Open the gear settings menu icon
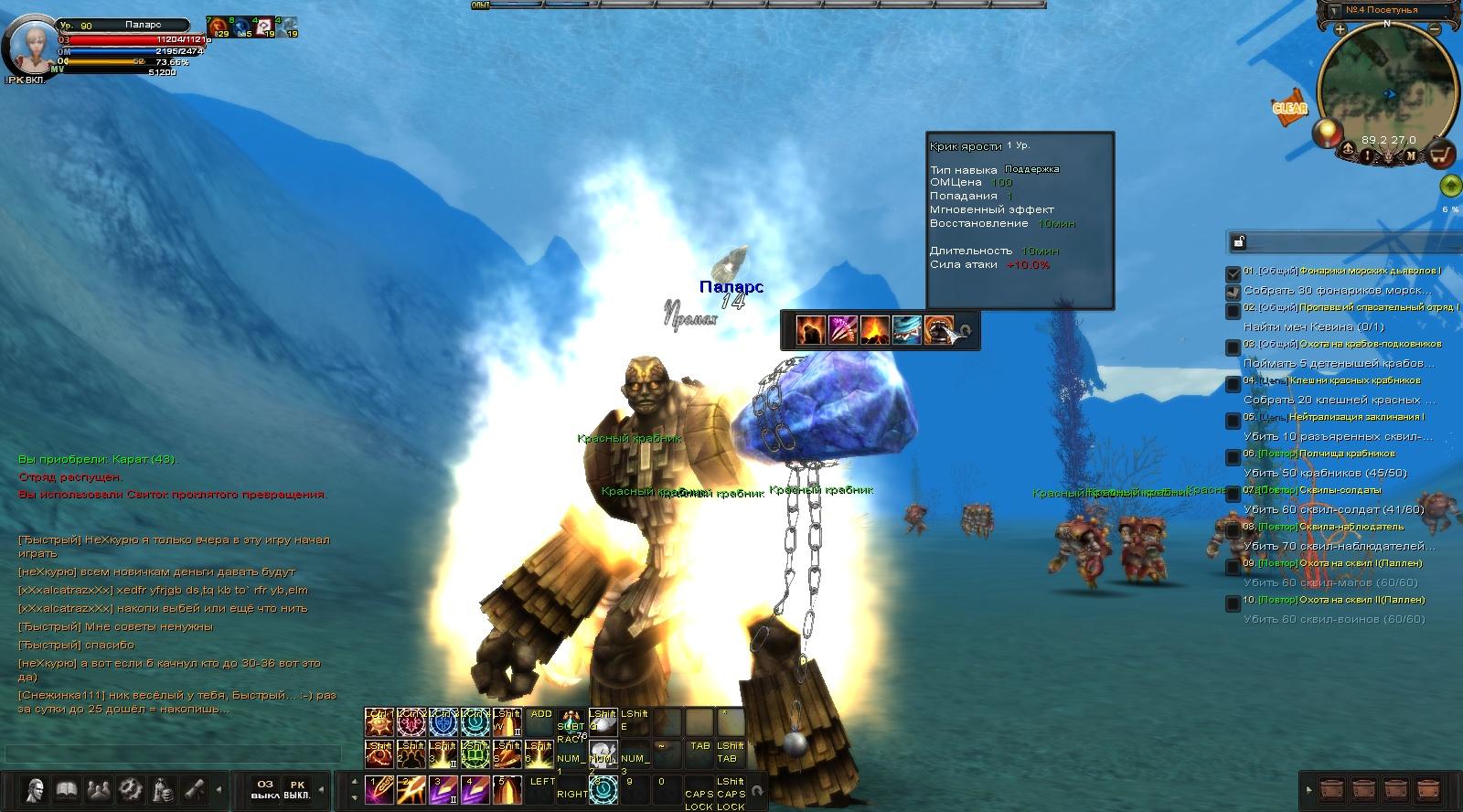 (x=130, y=788)
